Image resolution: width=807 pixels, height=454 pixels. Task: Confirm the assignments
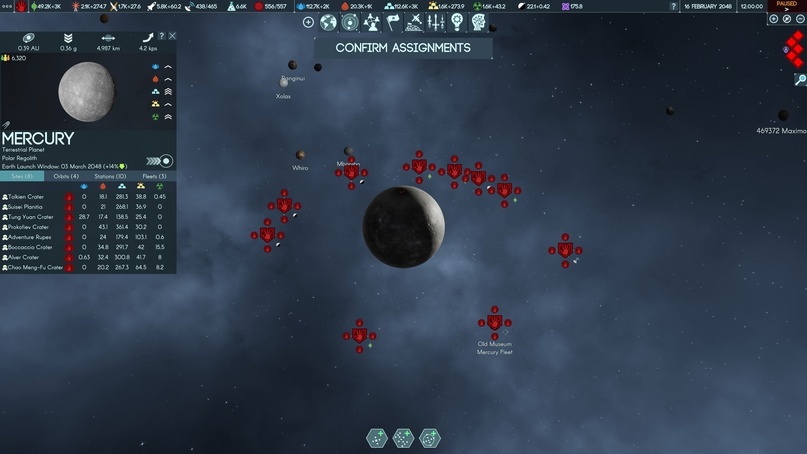pos(403,48)
